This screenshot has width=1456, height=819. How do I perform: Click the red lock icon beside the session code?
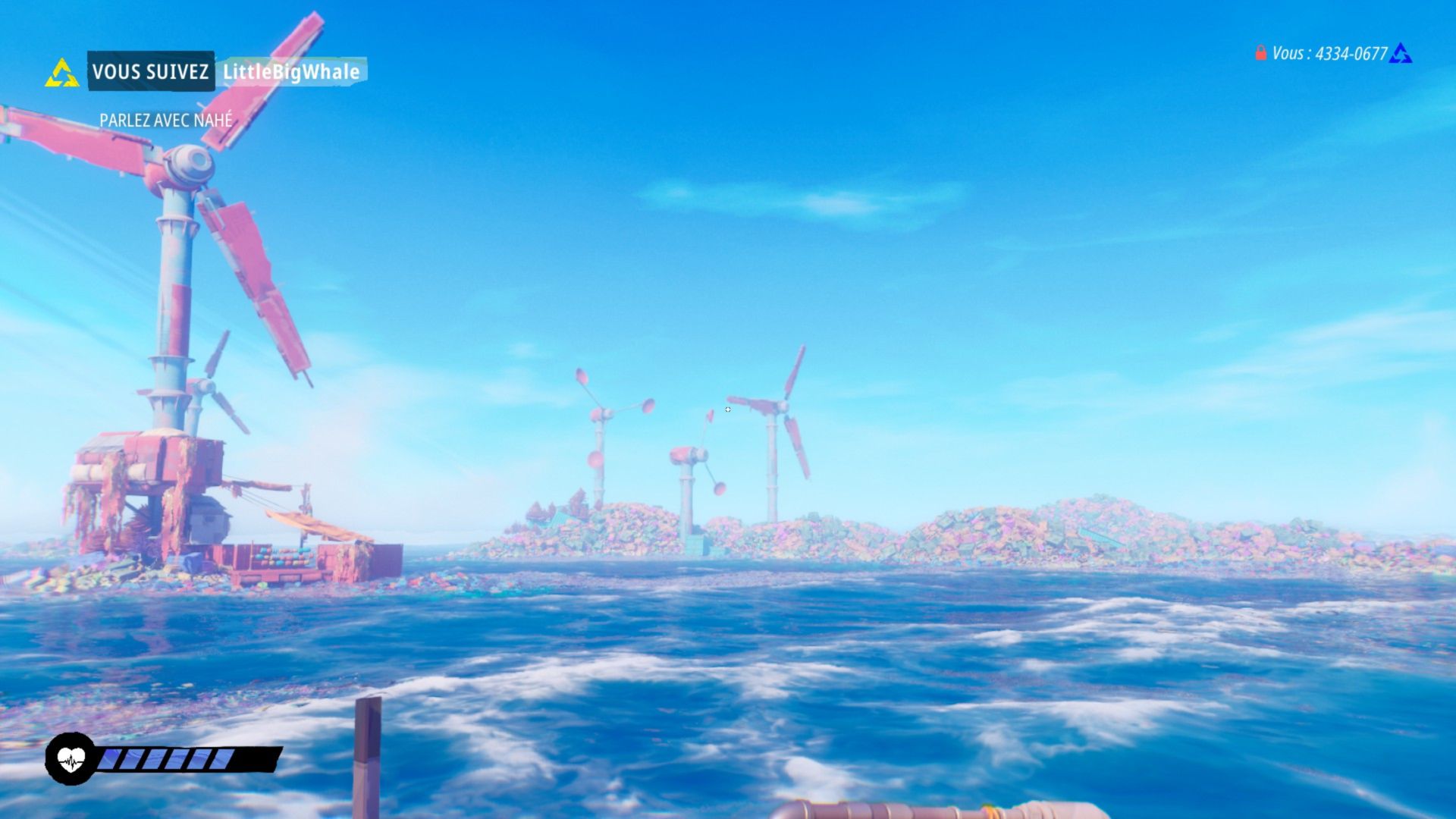tap(1260, 53)
